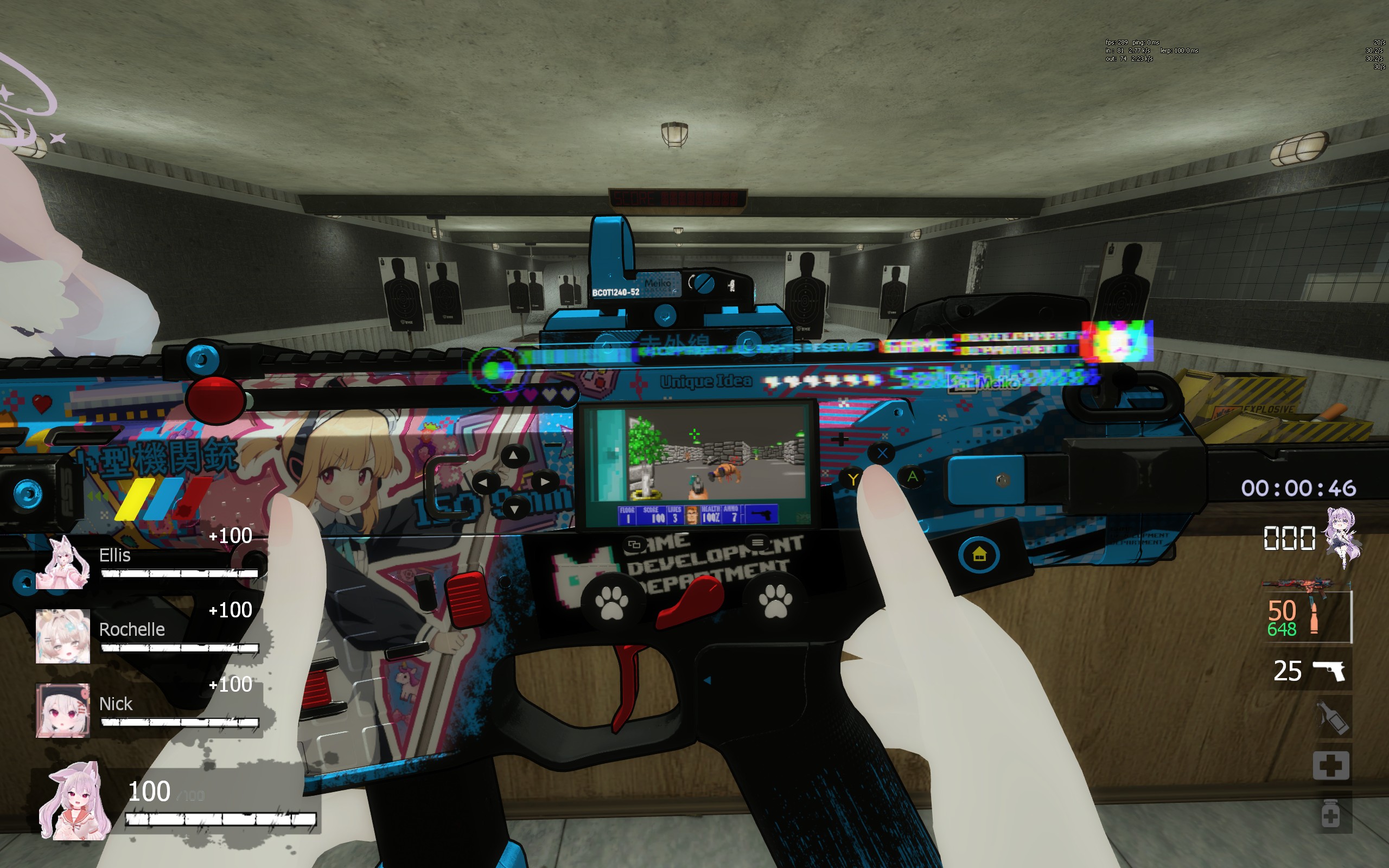Click the purple-haired chibi icon beside the counter
Viewport: 1389px width, 868px height.
click(1341, 537)
